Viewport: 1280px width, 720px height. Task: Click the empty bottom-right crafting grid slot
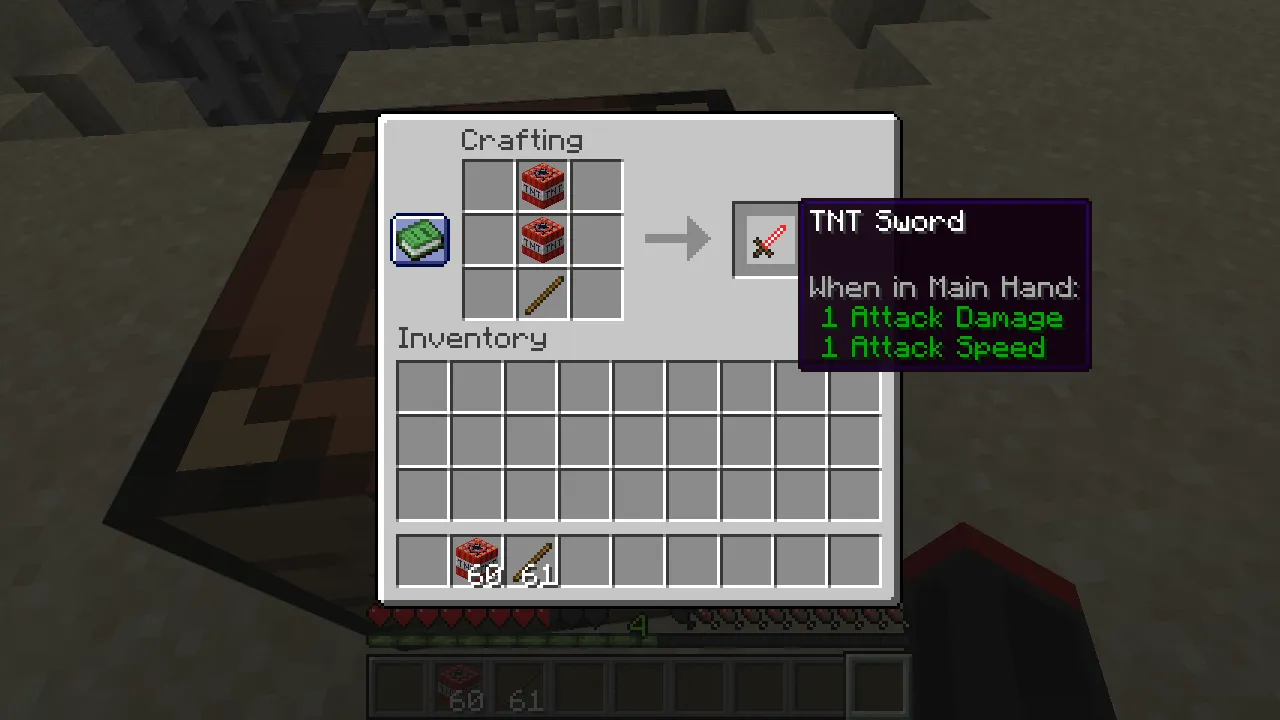[596, 293]
